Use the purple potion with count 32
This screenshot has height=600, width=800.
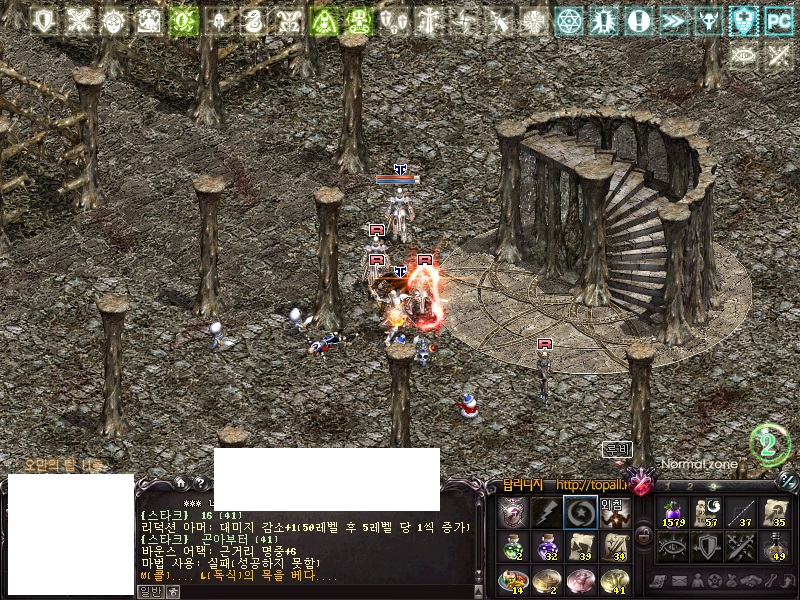546,546
